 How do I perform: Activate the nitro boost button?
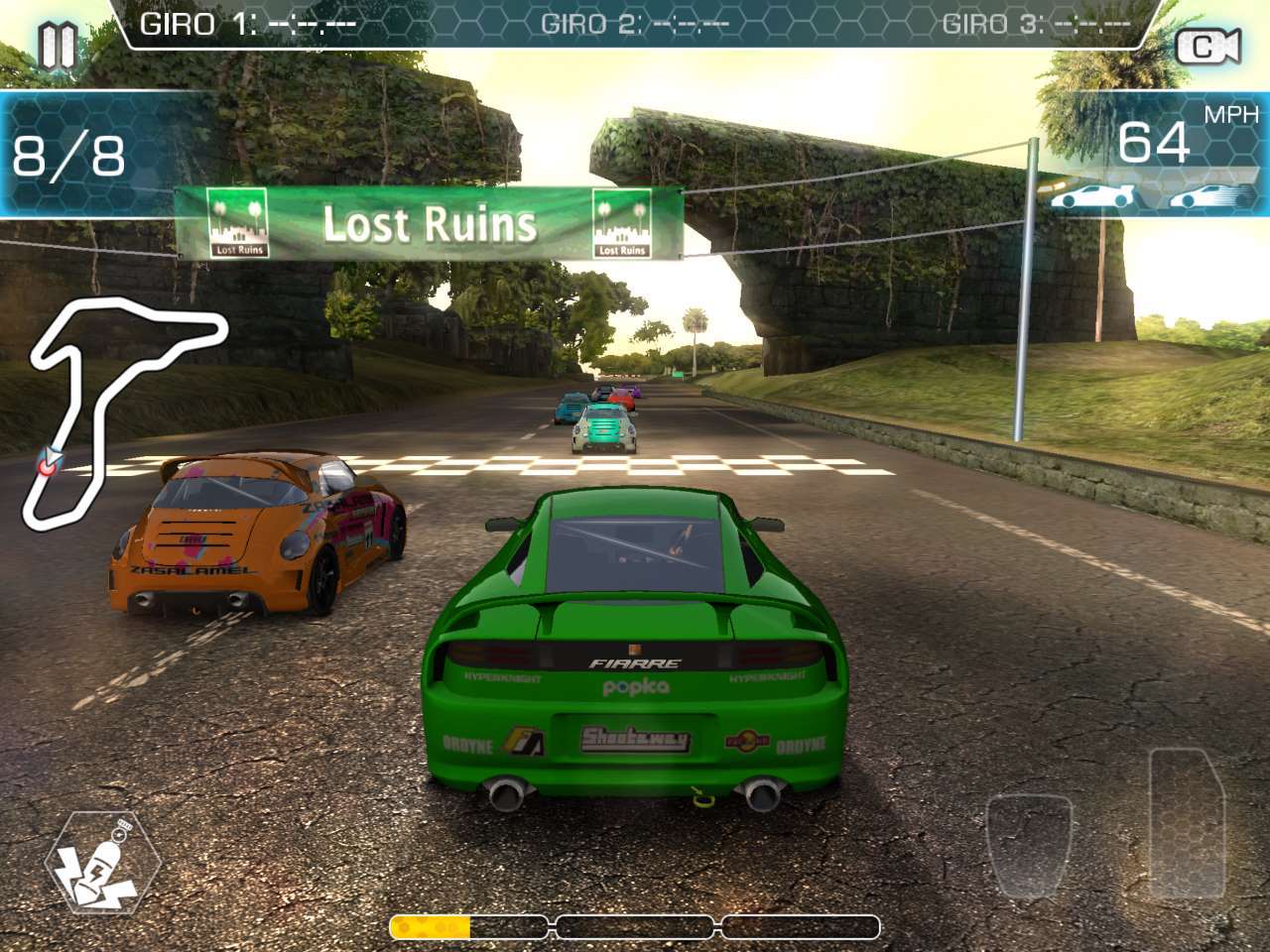102,862
